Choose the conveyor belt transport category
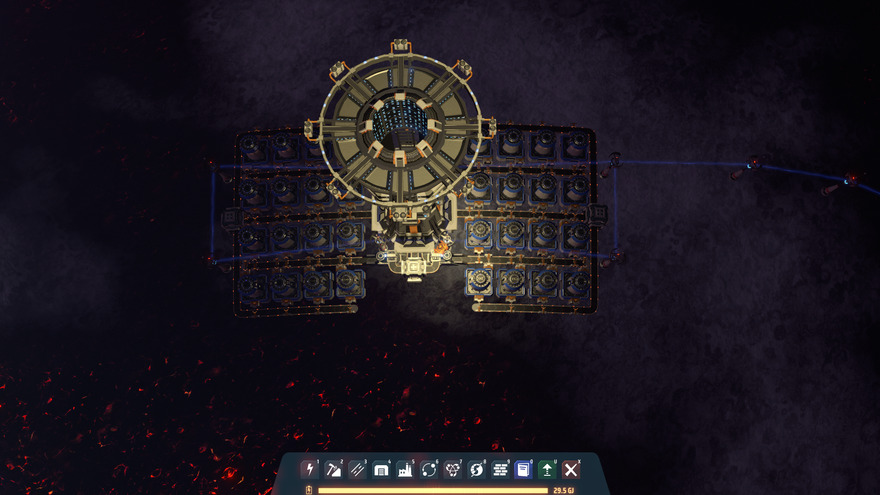Image resolution: width=880 pixels, height=495 pixels. coord(357,469)
